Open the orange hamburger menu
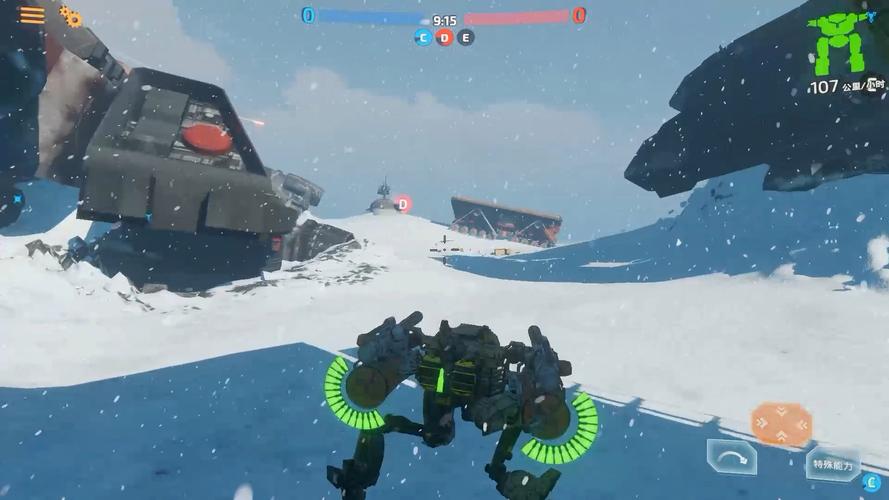This screenshot has width=889, height=500. [32, 15]
